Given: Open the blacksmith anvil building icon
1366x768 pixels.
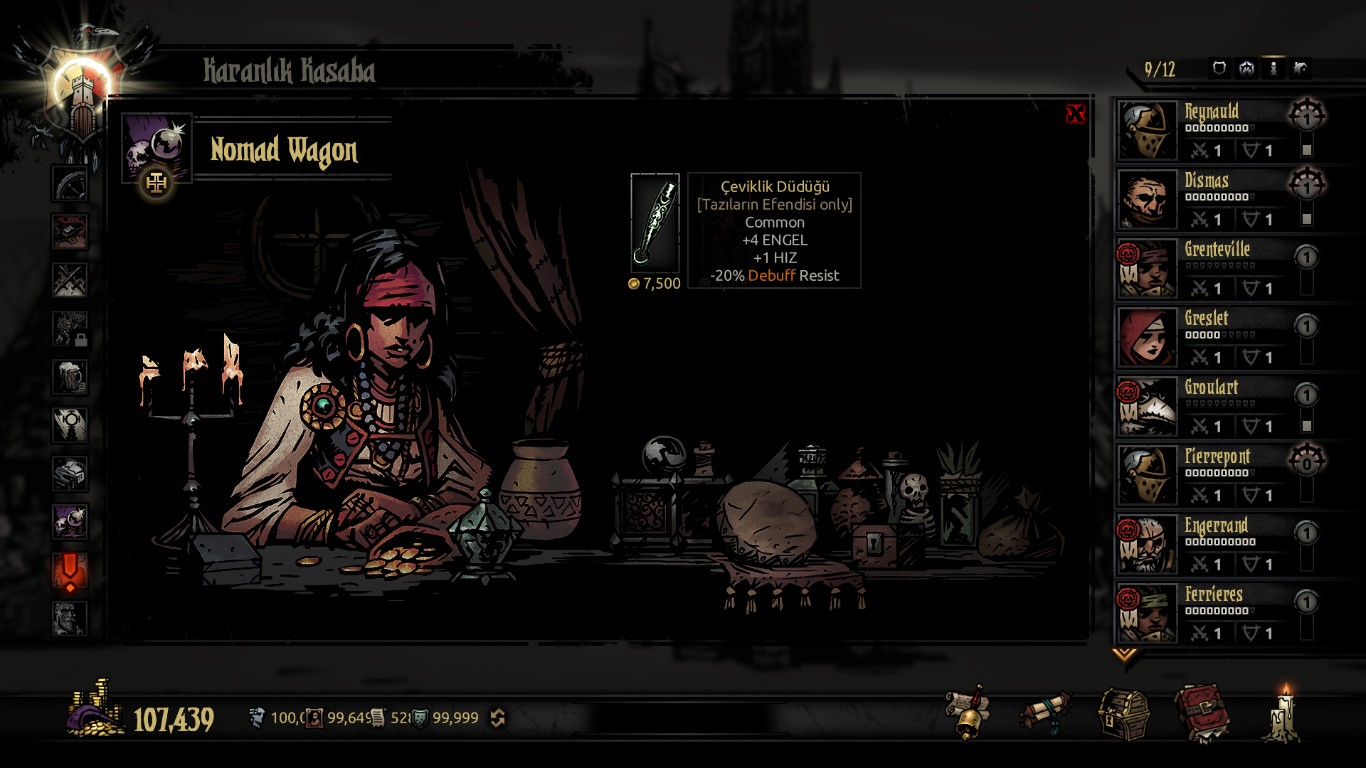Looking at the screenshot, I should click(x=70, y=231).
